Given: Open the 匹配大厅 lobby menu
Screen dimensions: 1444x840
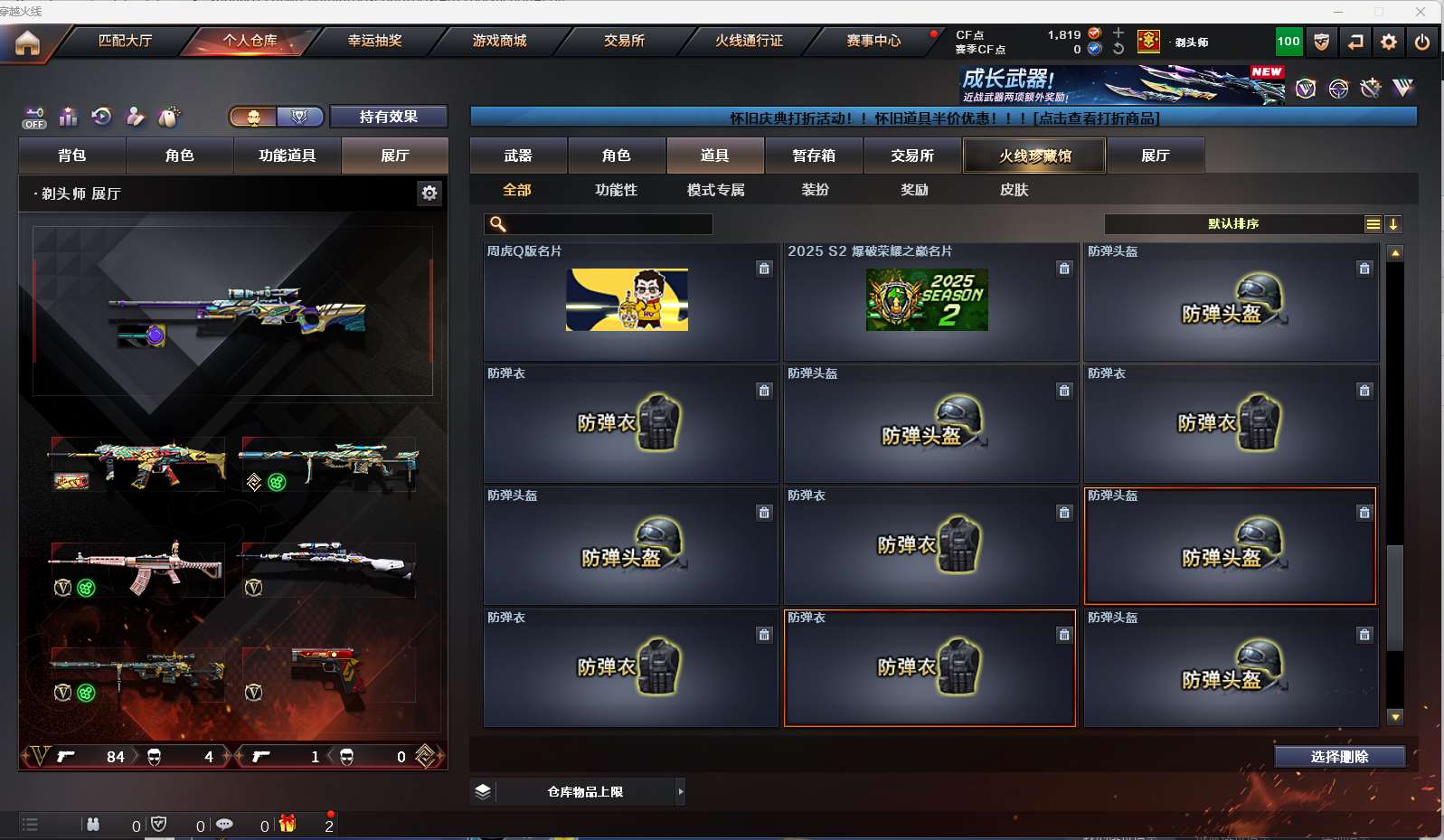Looking at the screenshot, I should 125,41.
